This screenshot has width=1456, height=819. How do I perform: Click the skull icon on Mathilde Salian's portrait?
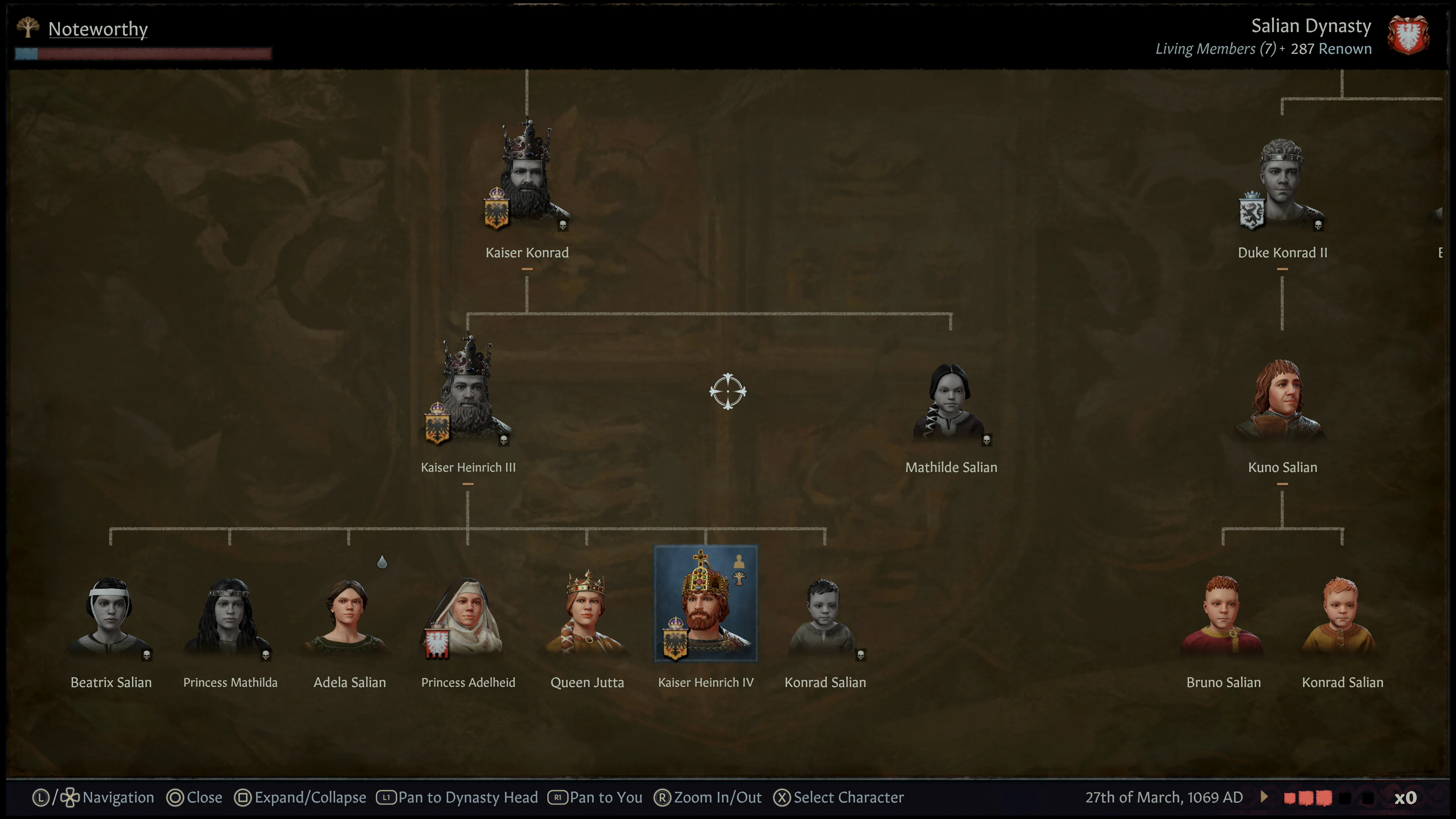point(987,440)
